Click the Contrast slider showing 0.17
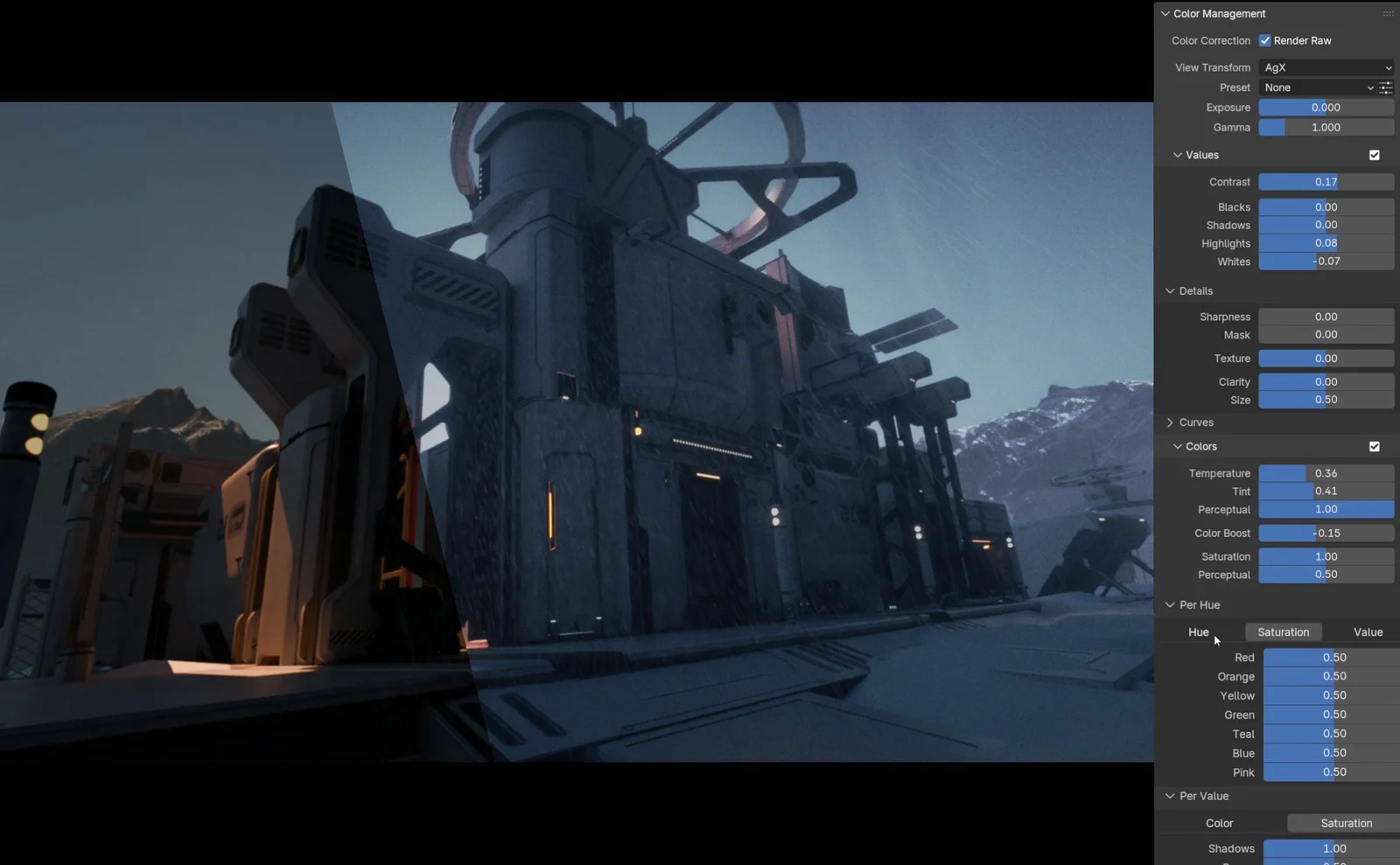This screenshot has width=1400, height=865. click(1326, 182)
